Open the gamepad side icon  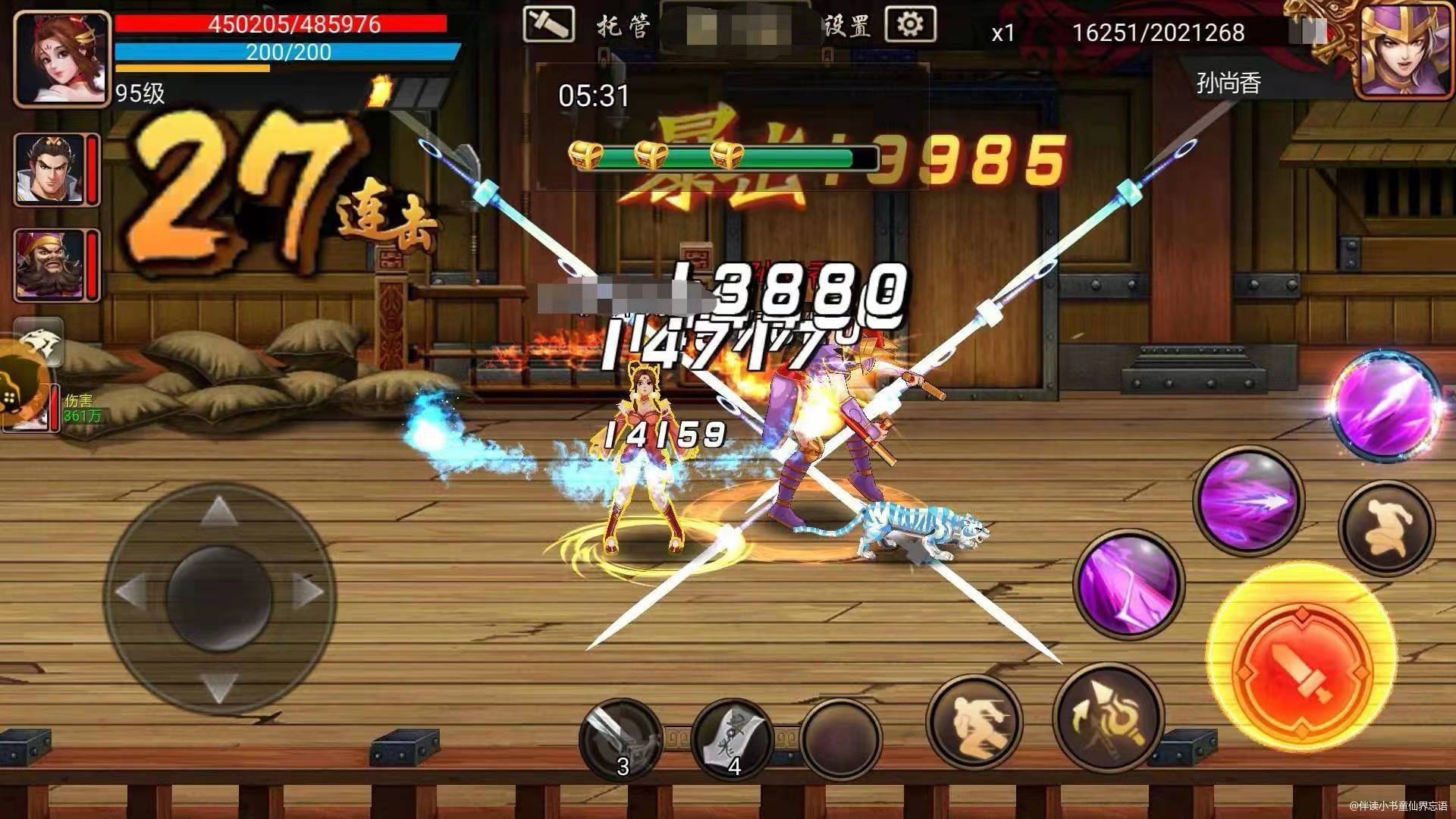pyautogui.click(x=17, y=388)
